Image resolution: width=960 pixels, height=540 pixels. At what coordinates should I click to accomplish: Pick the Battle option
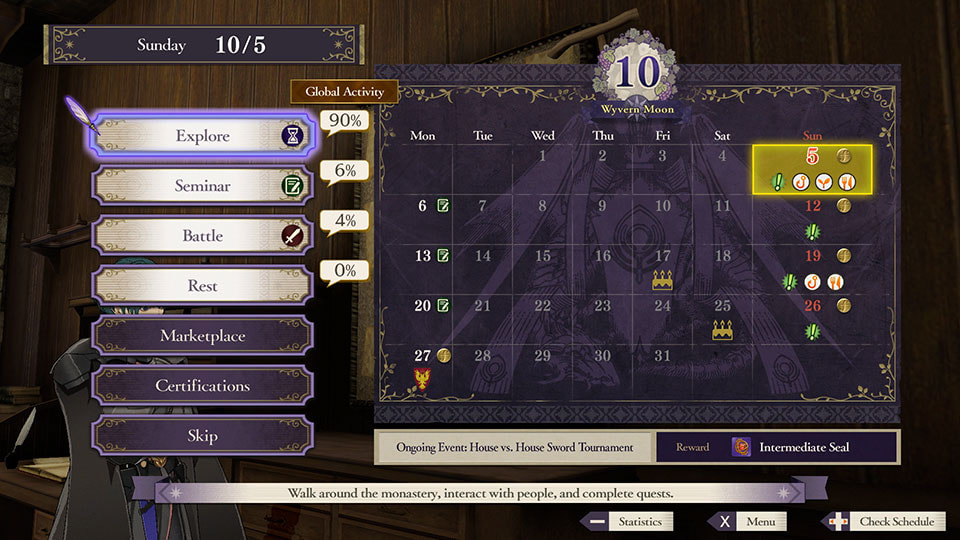pyautogui.click(x=203, y=236)
